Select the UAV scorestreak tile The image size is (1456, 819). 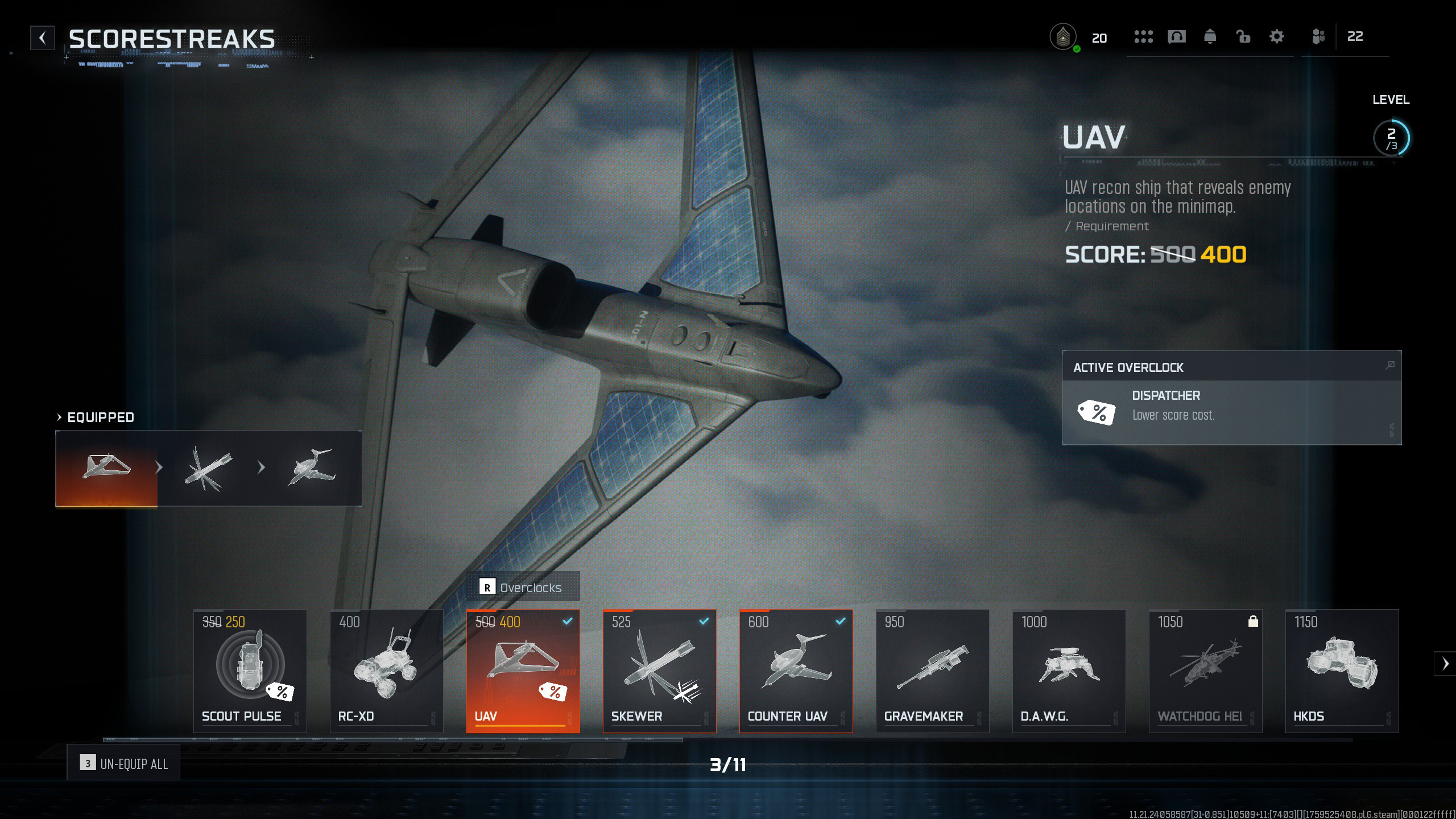[x=523, y=671]
